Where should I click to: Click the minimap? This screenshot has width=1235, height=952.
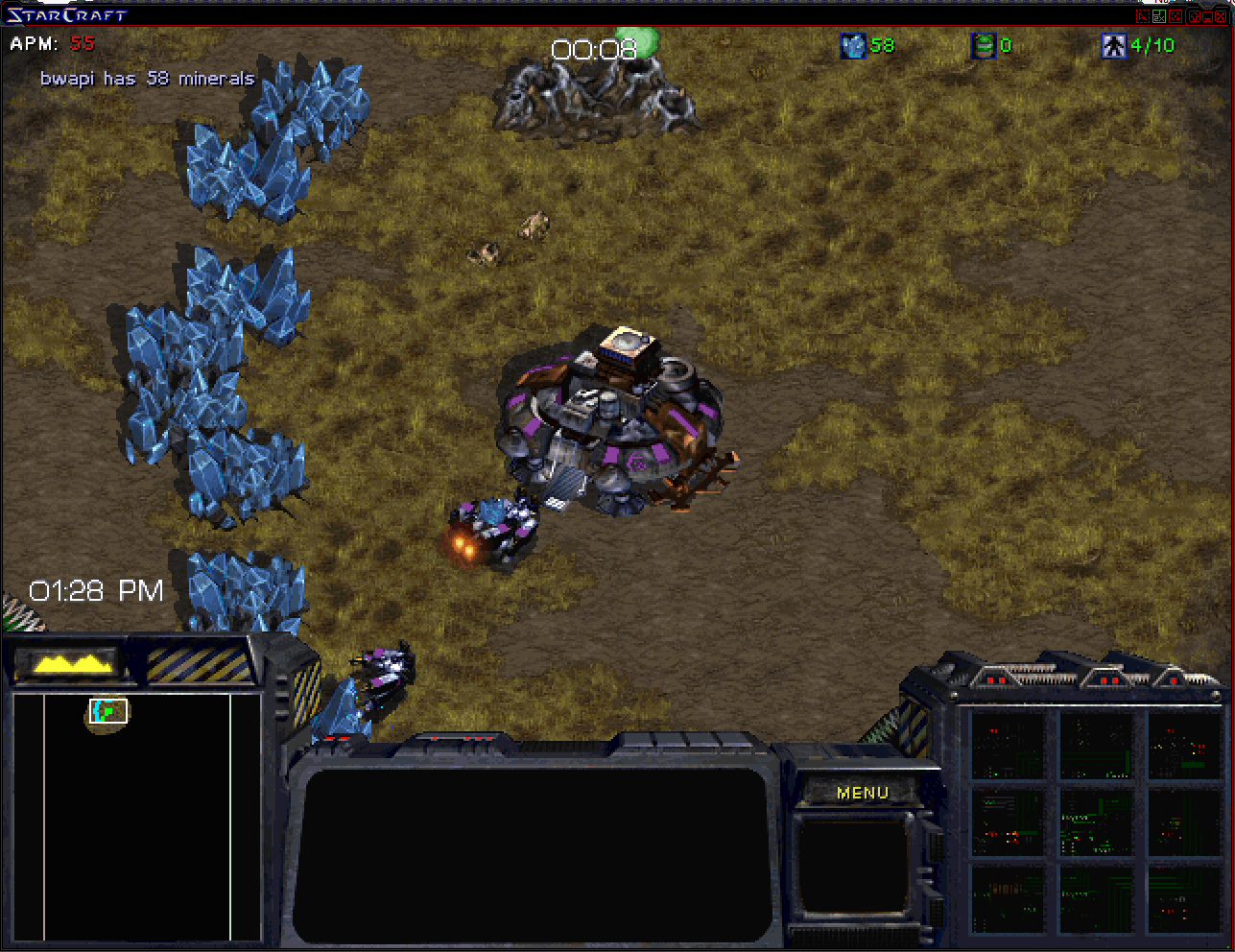coord(136,816)
